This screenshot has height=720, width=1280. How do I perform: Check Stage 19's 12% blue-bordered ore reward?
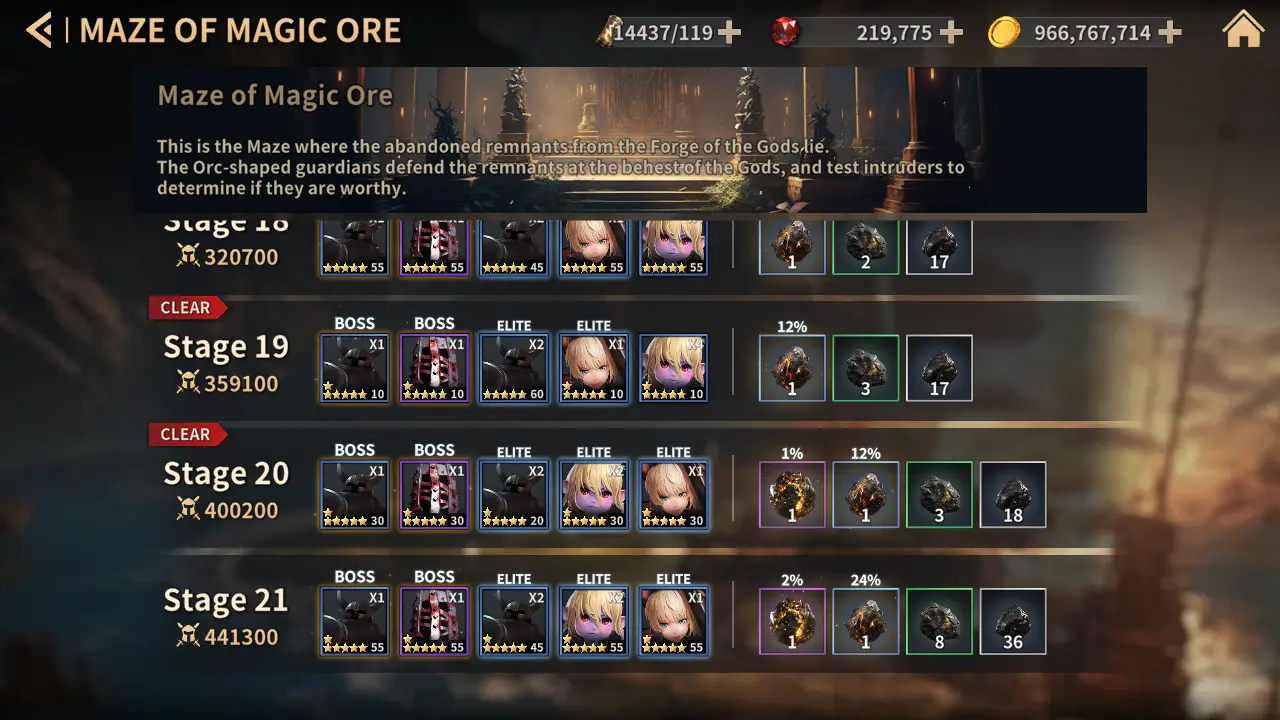pyautogui.click(x=792, y=368)
